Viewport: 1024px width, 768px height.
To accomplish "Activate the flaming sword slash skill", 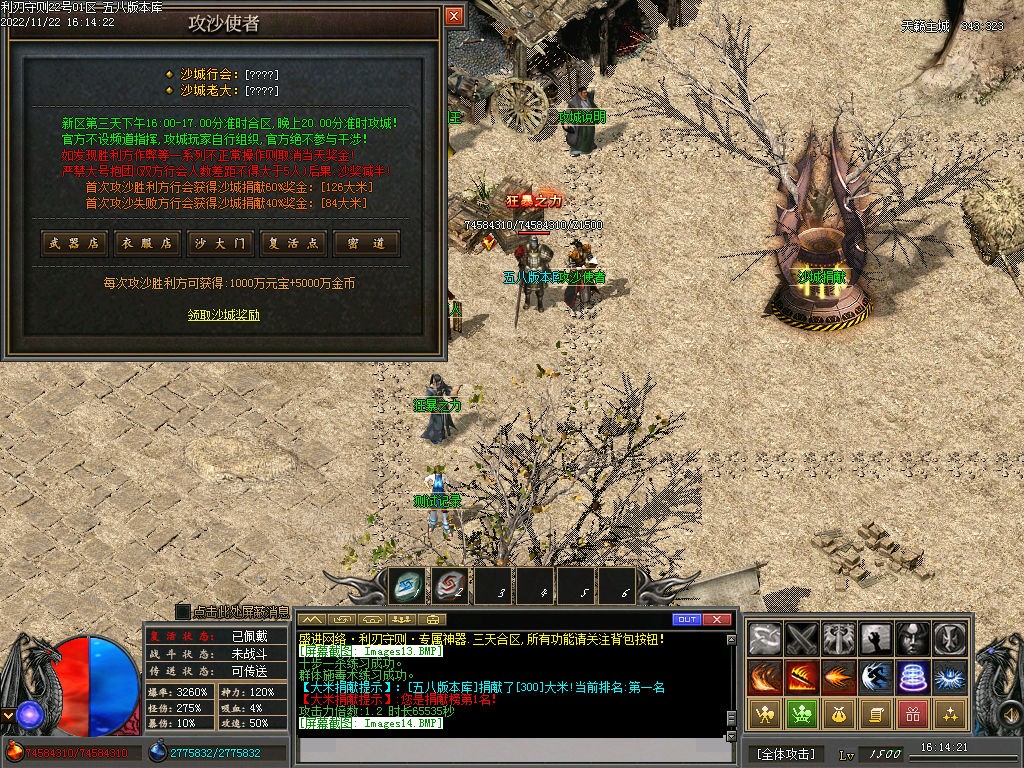I will coord(802,677).
